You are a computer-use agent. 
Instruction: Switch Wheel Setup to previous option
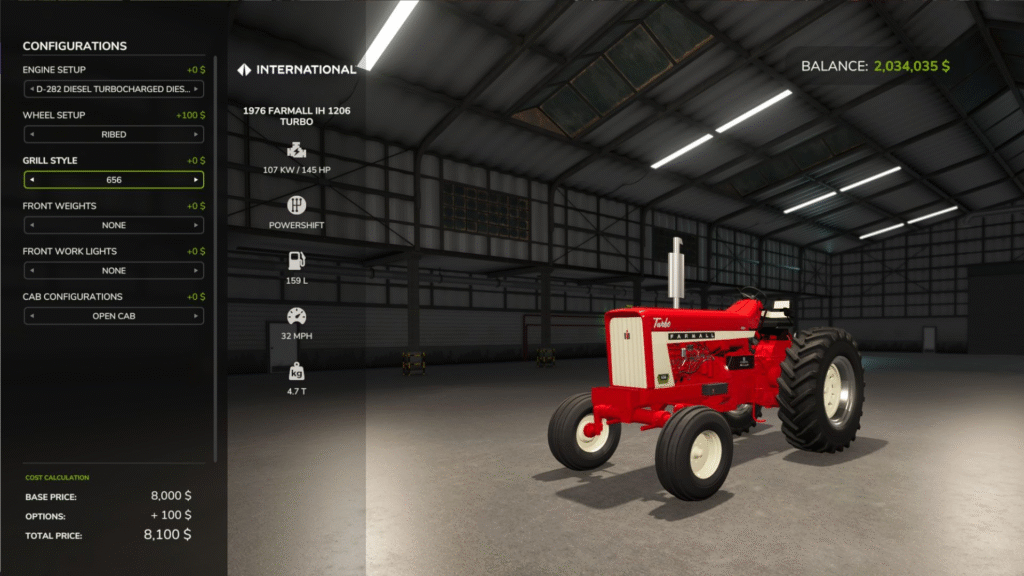(31, 134)
